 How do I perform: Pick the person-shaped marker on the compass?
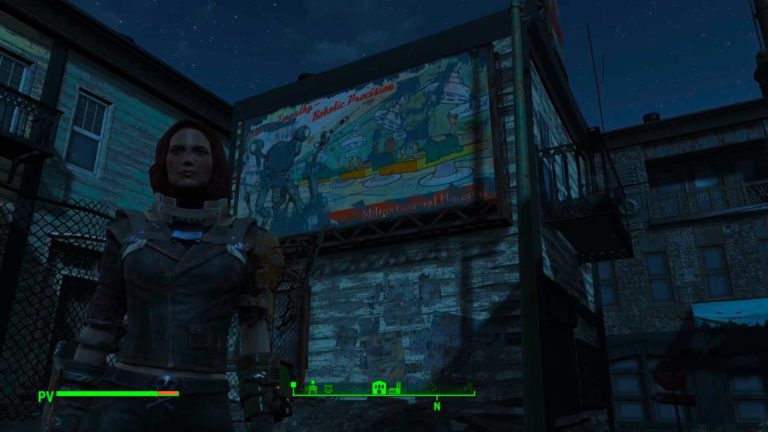click(312, 388)
